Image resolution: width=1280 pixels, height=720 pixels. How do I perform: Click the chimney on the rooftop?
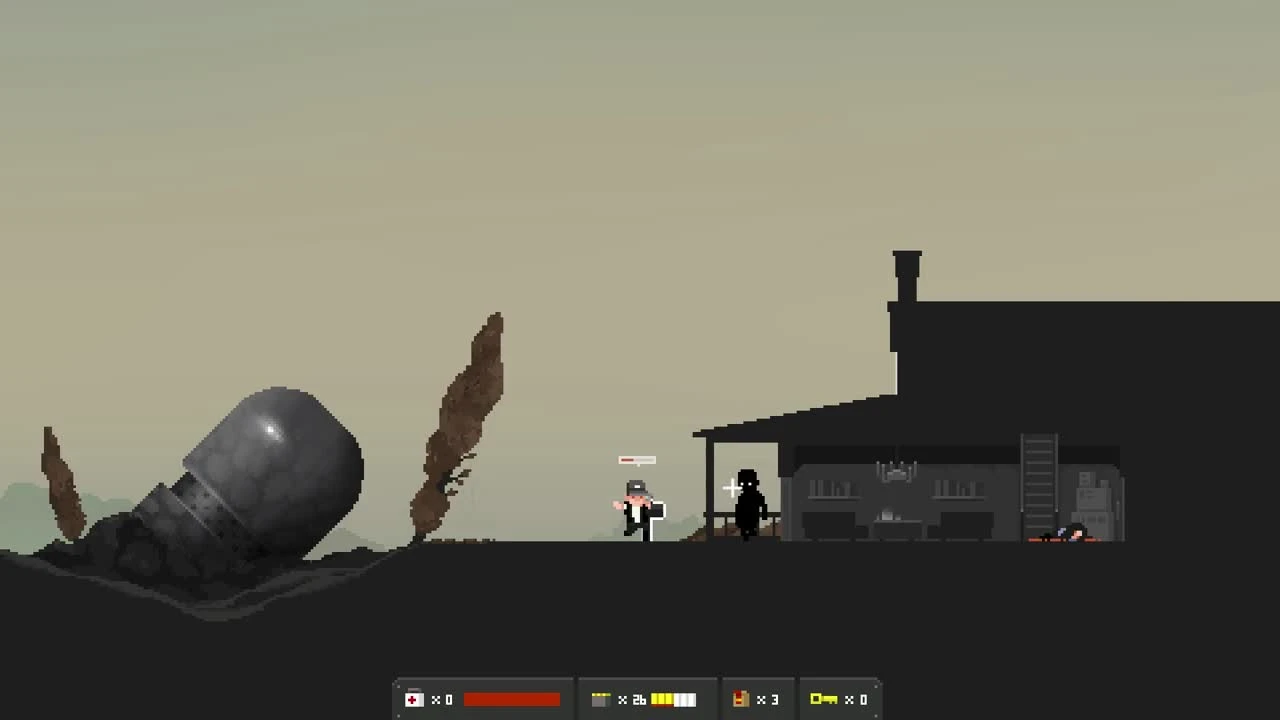[x=905, y=270]
